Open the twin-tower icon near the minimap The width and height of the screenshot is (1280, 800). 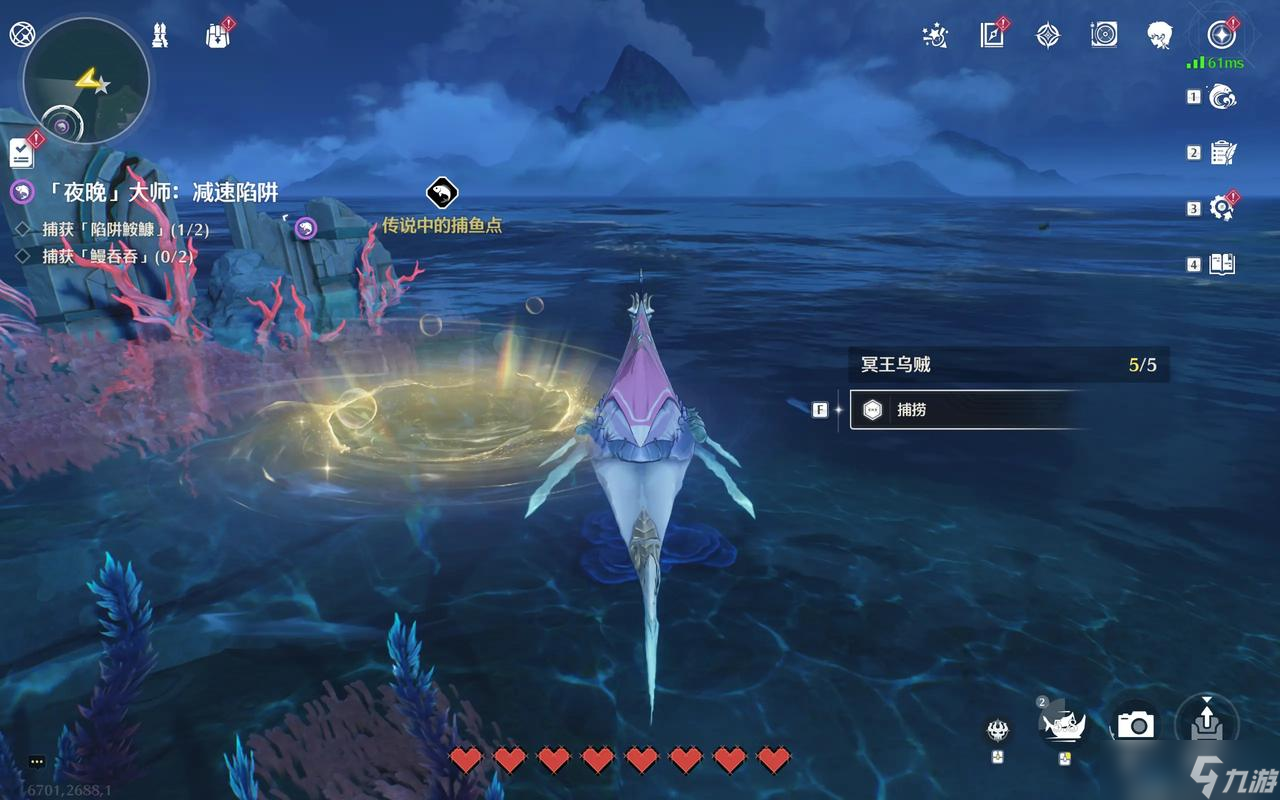pos(160,35)
